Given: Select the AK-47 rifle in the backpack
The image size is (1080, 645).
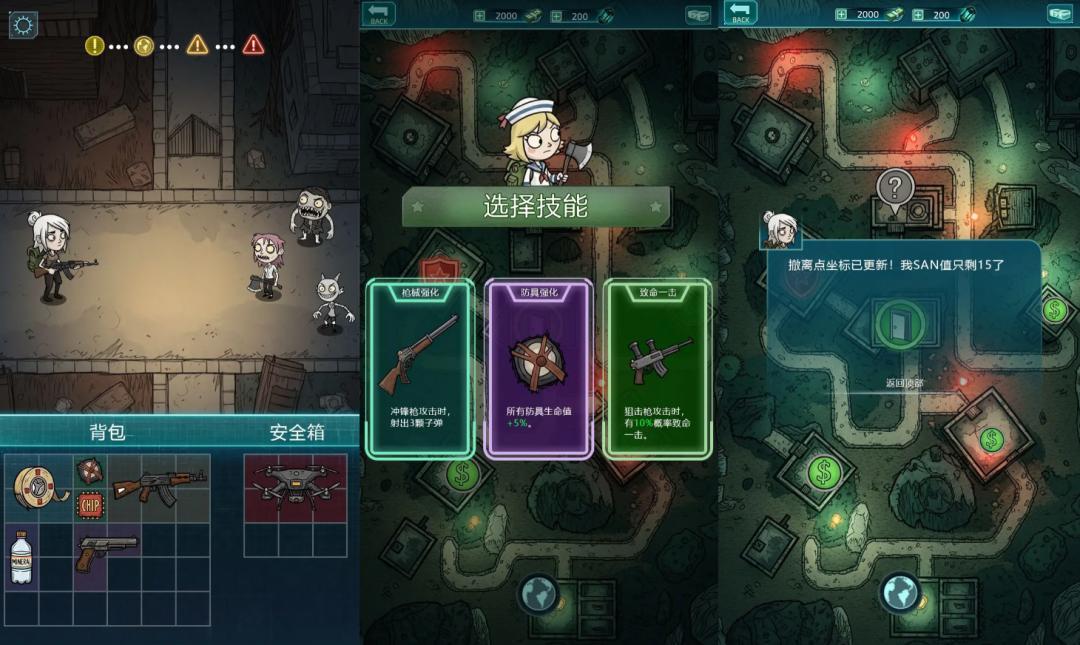Looking at the screenshot, I should pyautogui.click(x=158, y=485).
